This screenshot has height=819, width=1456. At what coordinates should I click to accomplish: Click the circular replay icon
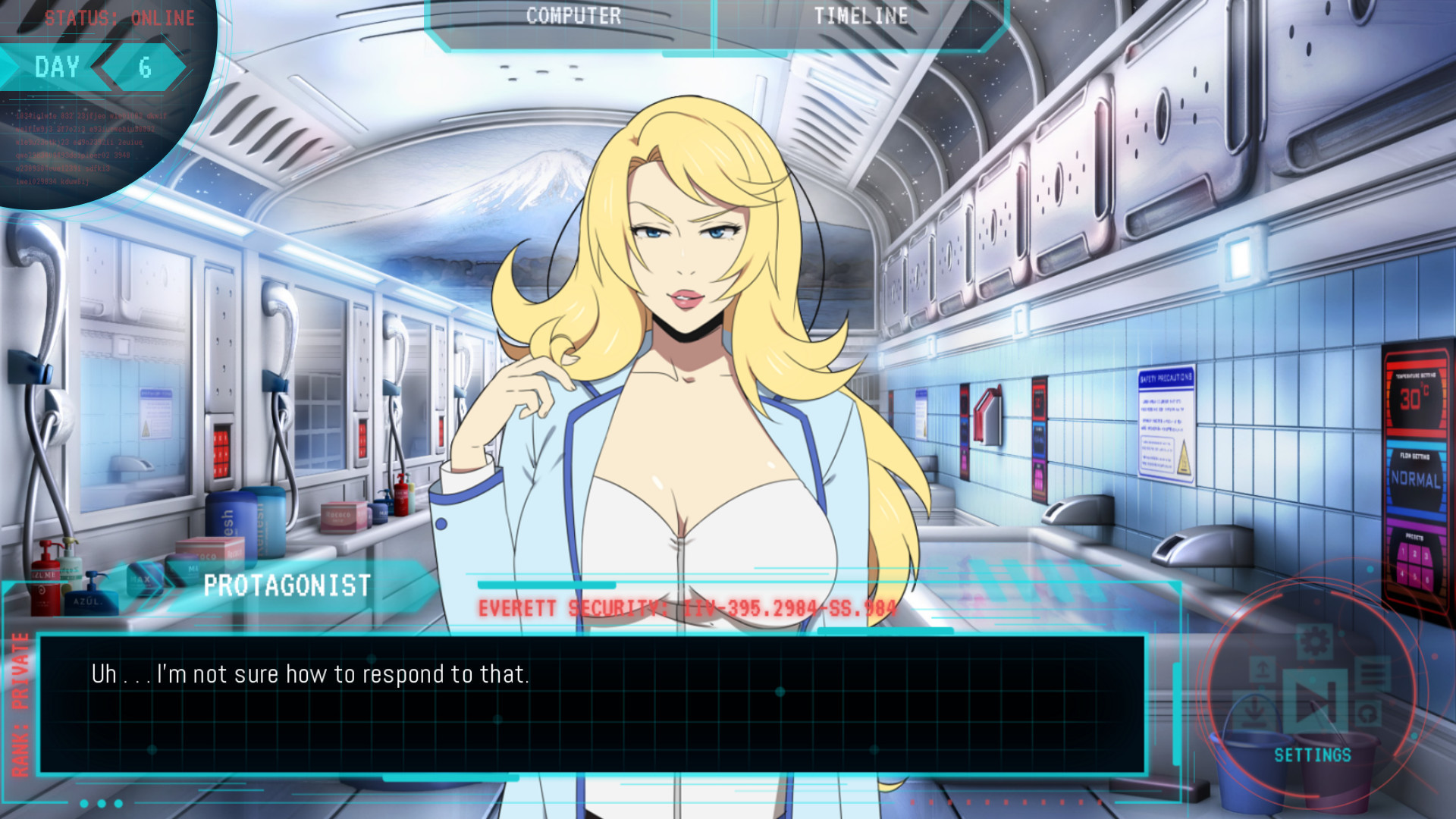pos(1369,714)
